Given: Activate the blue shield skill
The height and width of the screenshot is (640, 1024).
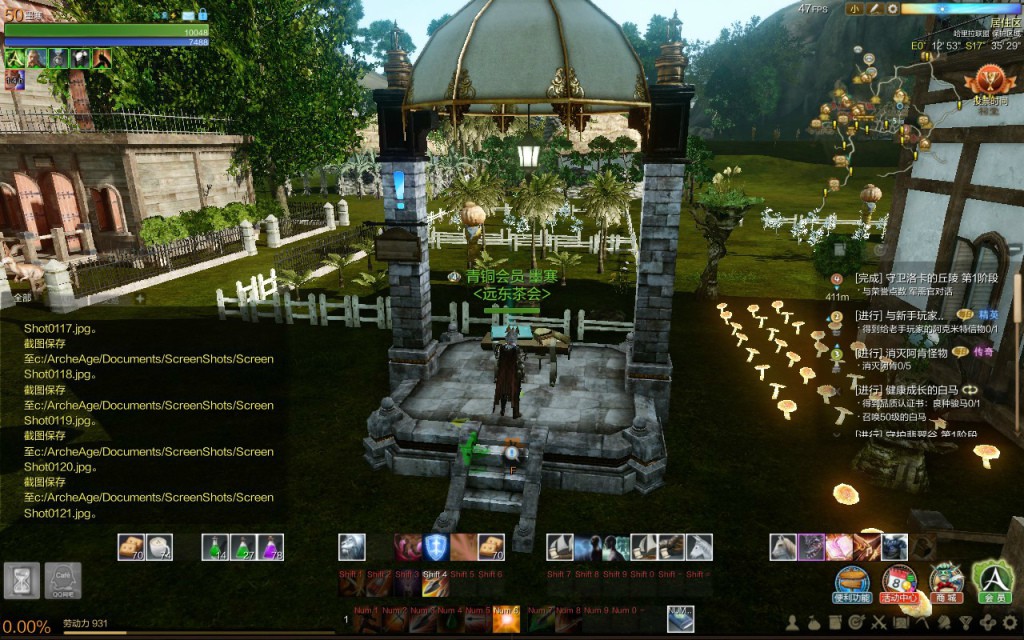Looking at the screenshot, I should pyautogui.click(x=435, y=546).
